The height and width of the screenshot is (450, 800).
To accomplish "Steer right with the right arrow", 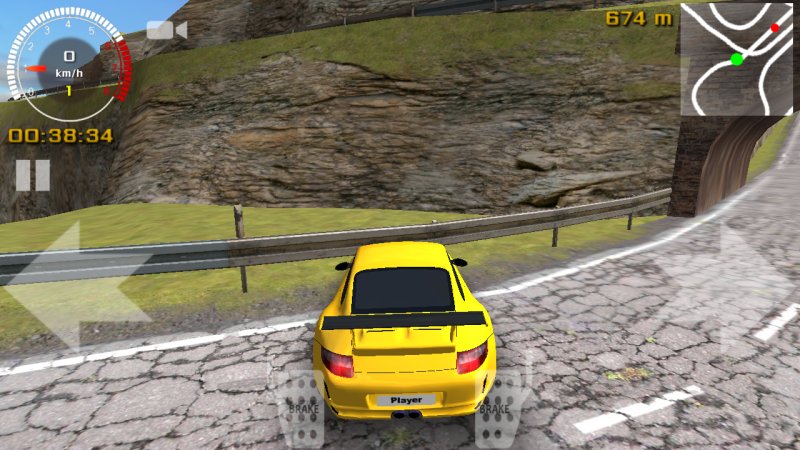I will [x=725, y=287].
